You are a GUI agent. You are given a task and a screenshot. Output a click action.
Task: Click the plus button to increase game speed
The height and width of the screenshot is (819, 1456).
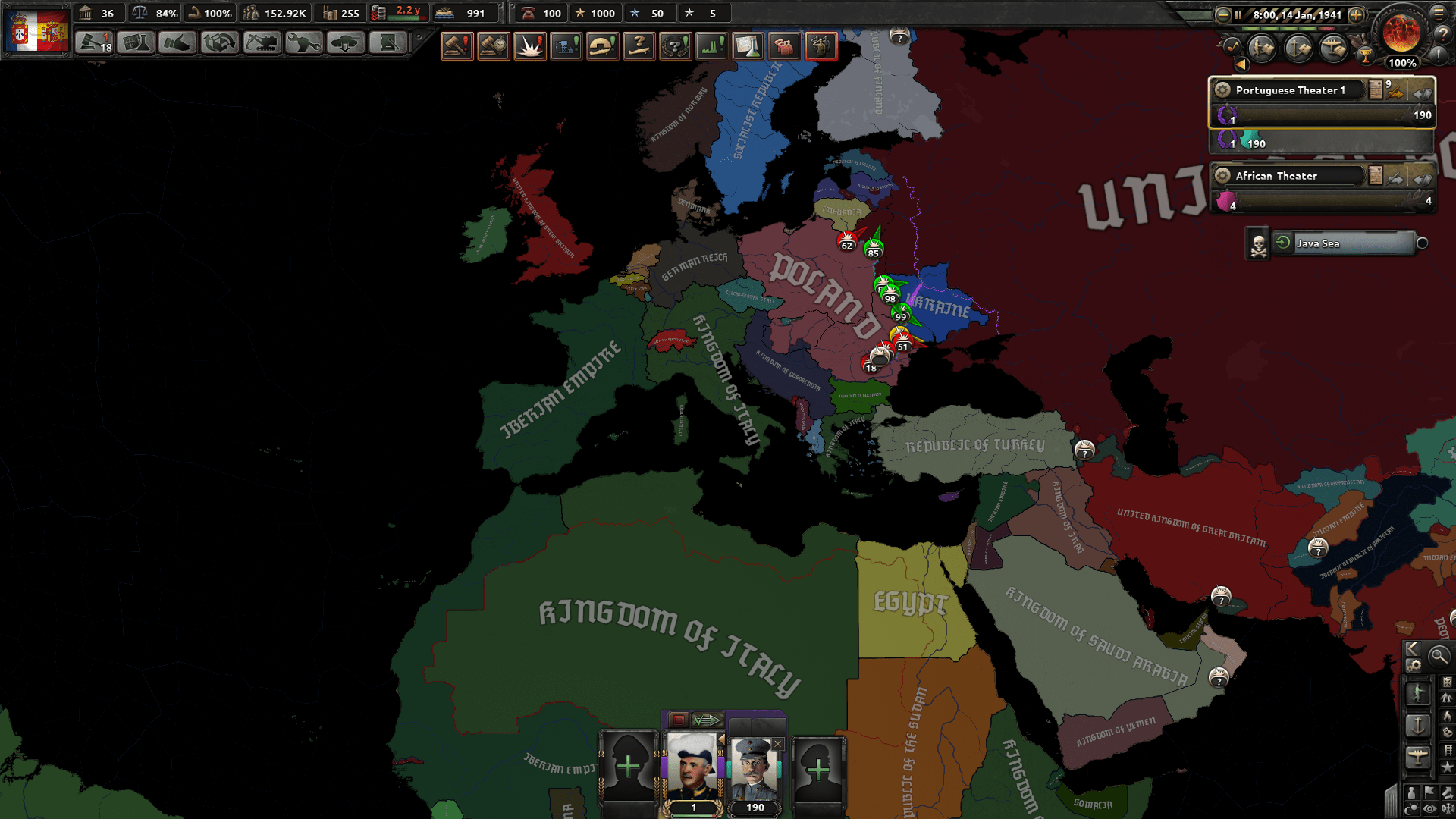(x=1356, y=14)
